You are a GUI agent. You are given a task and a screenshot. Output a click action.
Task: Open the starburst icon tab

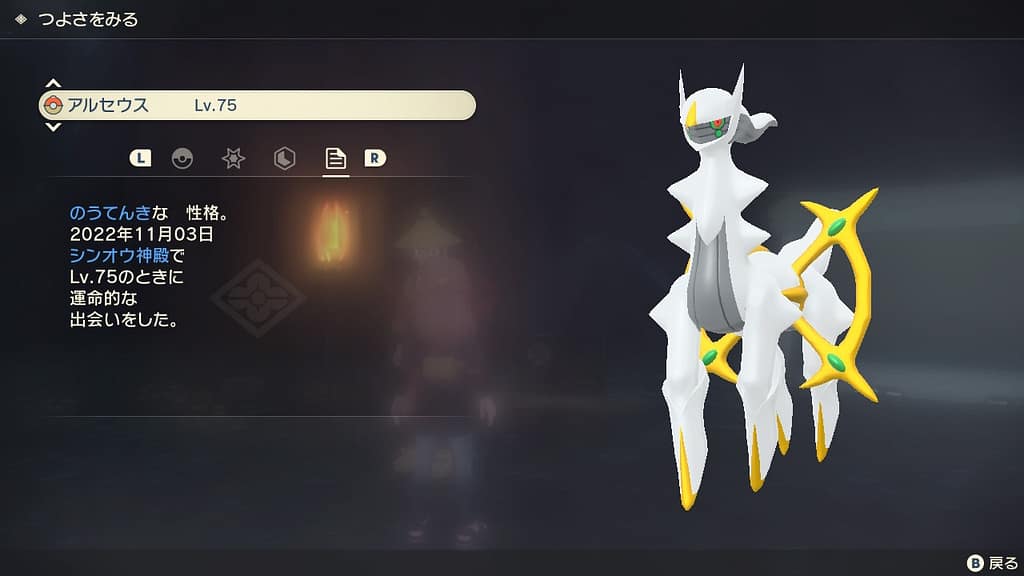(233, 158)
